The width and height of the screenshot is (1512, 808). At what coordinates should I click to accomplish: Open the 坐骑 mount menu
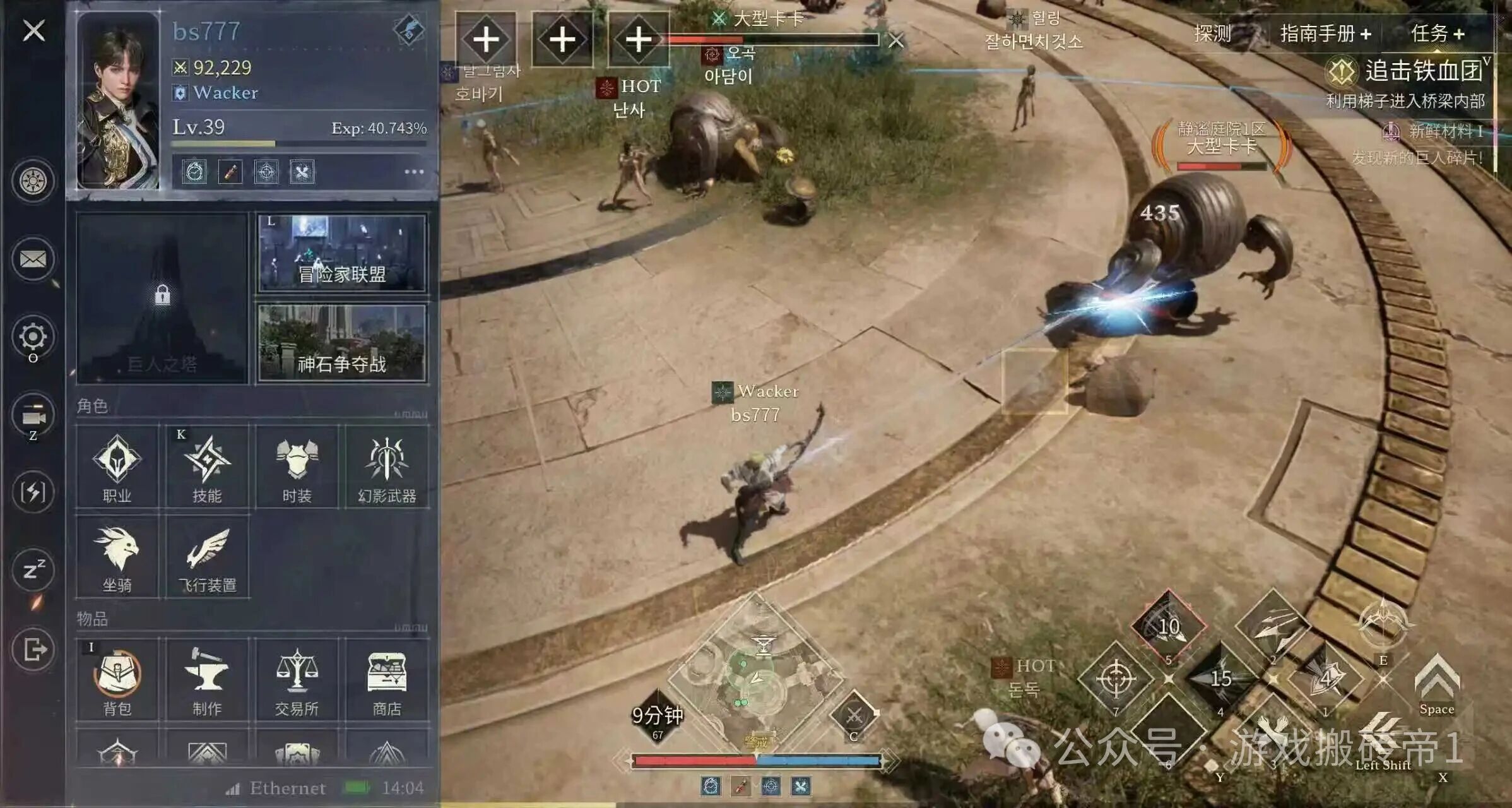pyautogui.click(x=117, y=557)
